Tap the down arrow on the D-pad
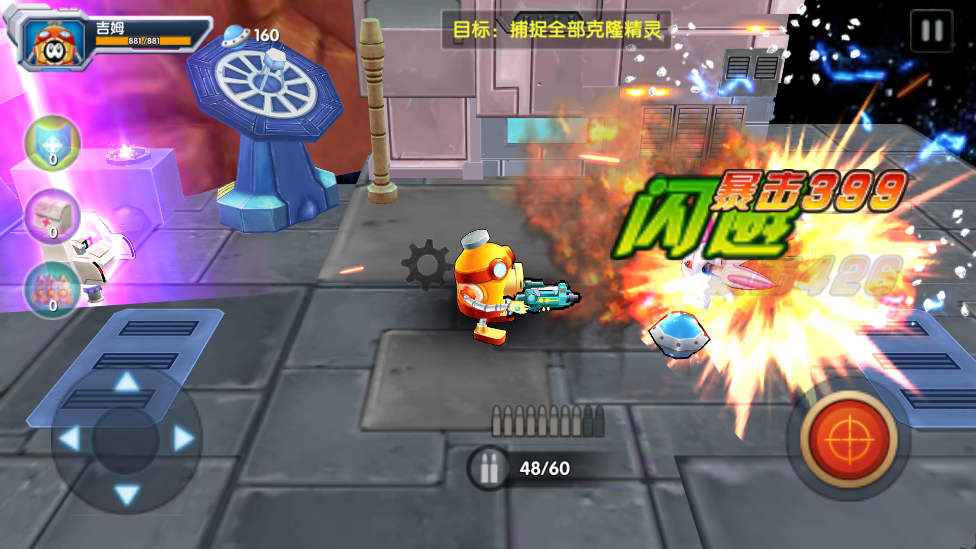The image size is (976, 549). (127, 494)
